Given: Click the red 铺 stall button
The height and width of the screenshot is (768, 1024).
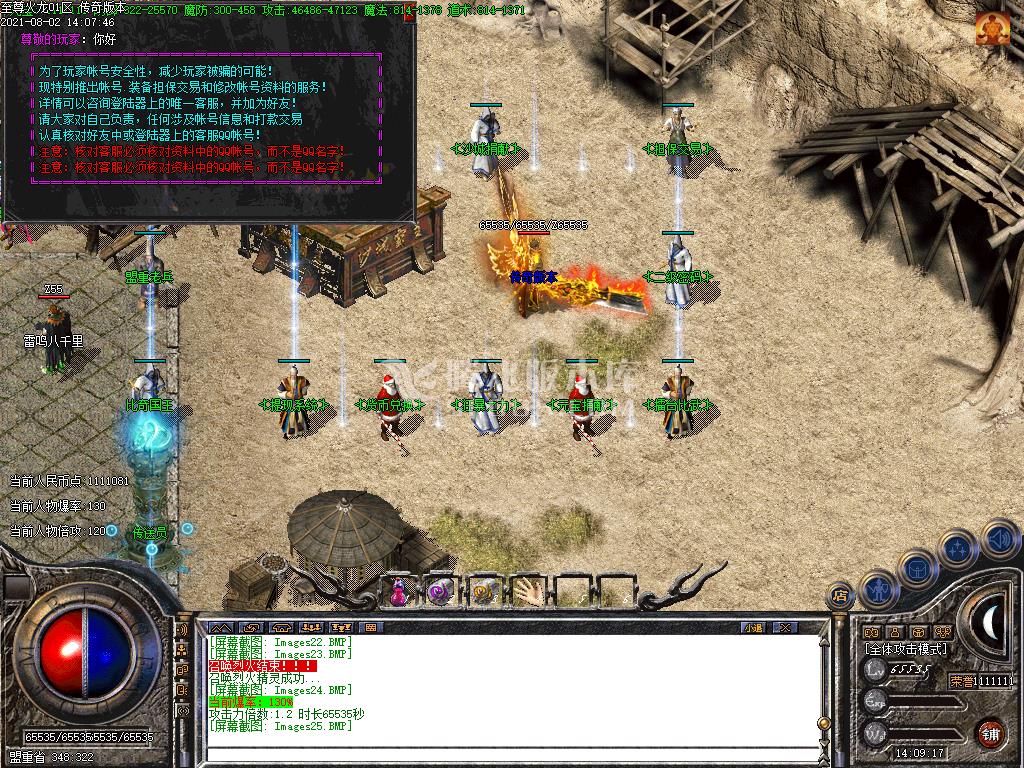Looking at the screenshot, I should click(x=990, y=733).
